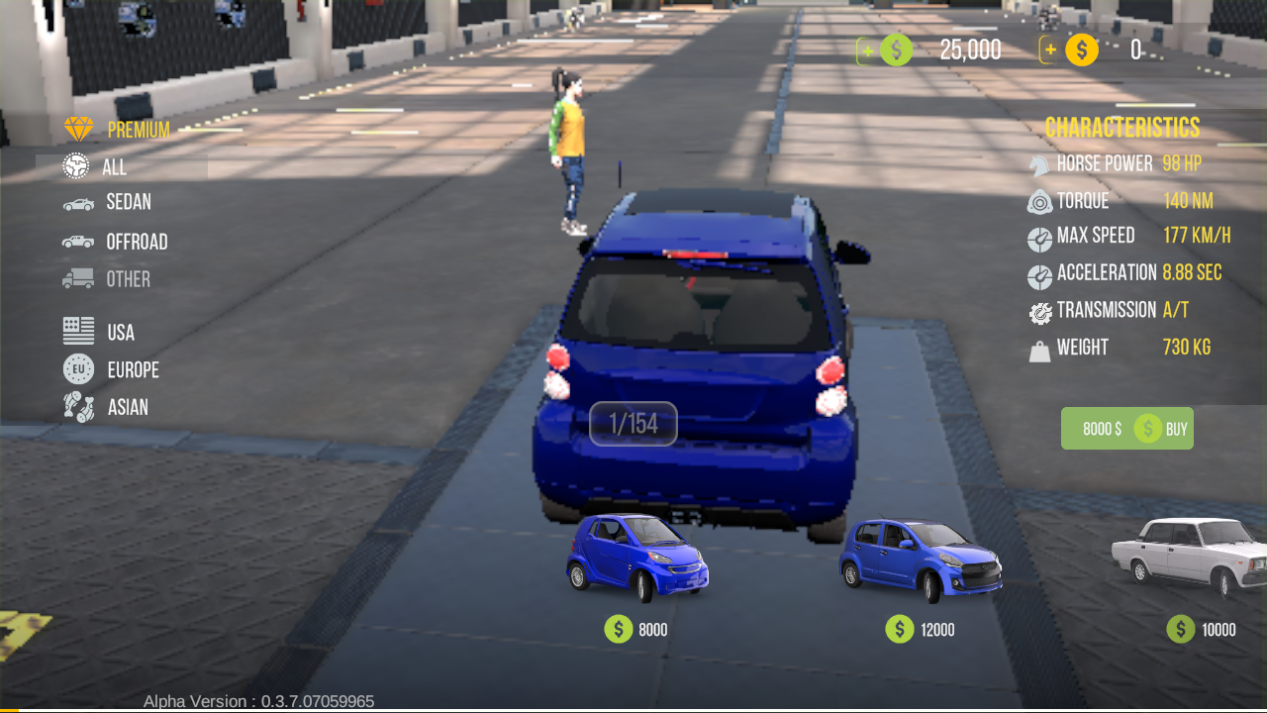Image resolution: width=1267 pixels, height=713 pixels.
Task: Buy the car for 8000 $
Action: coord(1127,429)
